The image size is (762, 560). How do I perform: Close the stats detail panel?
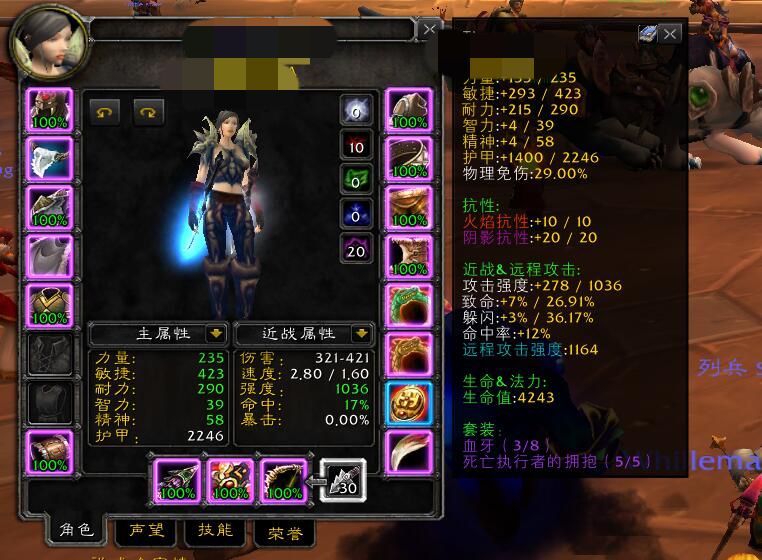(x=671, y=34)
